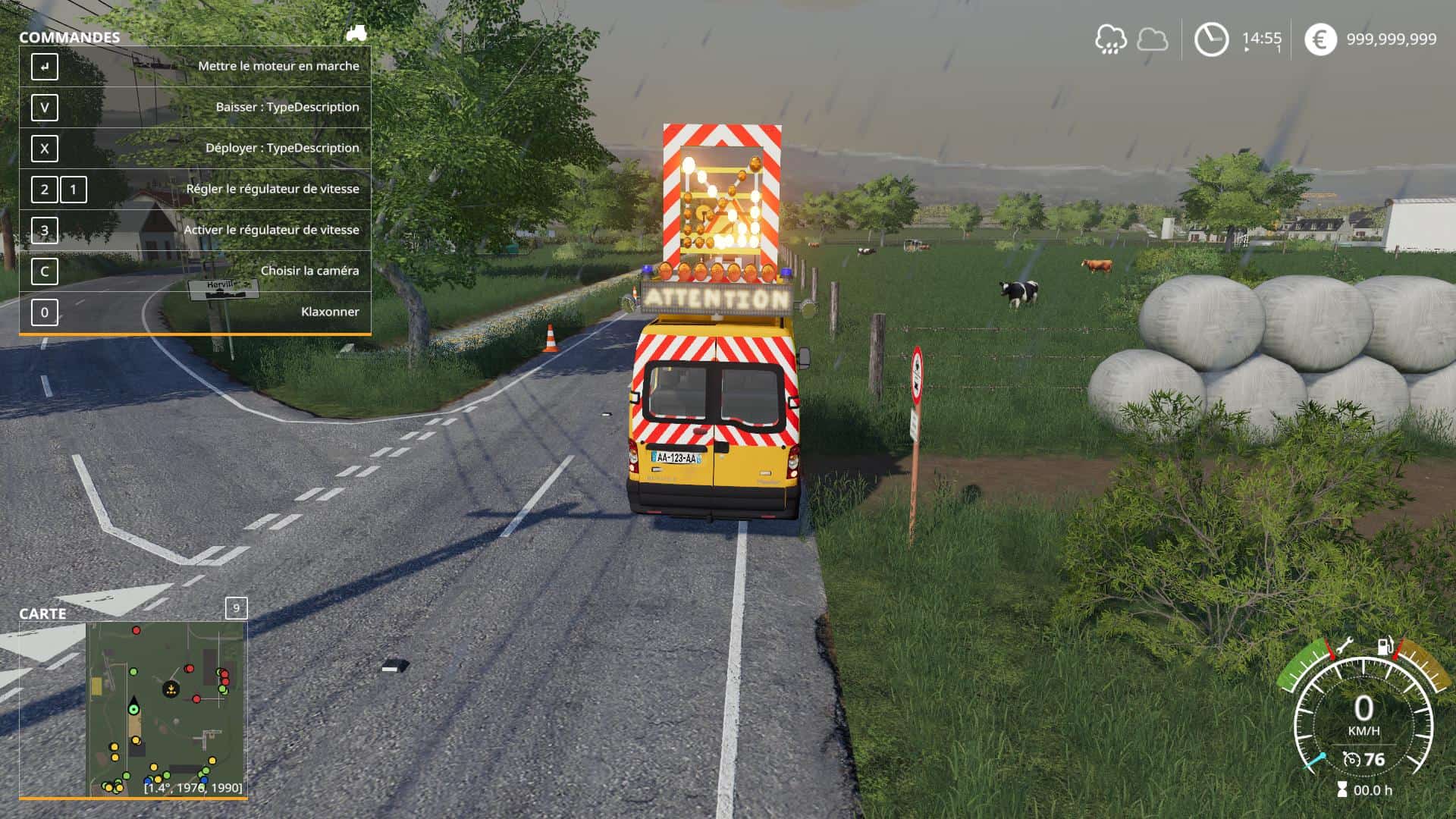The height and width of the screenshot is (819, 1456).
Task: Expand the COMMANDES help panel header
Action: (71, 35)
